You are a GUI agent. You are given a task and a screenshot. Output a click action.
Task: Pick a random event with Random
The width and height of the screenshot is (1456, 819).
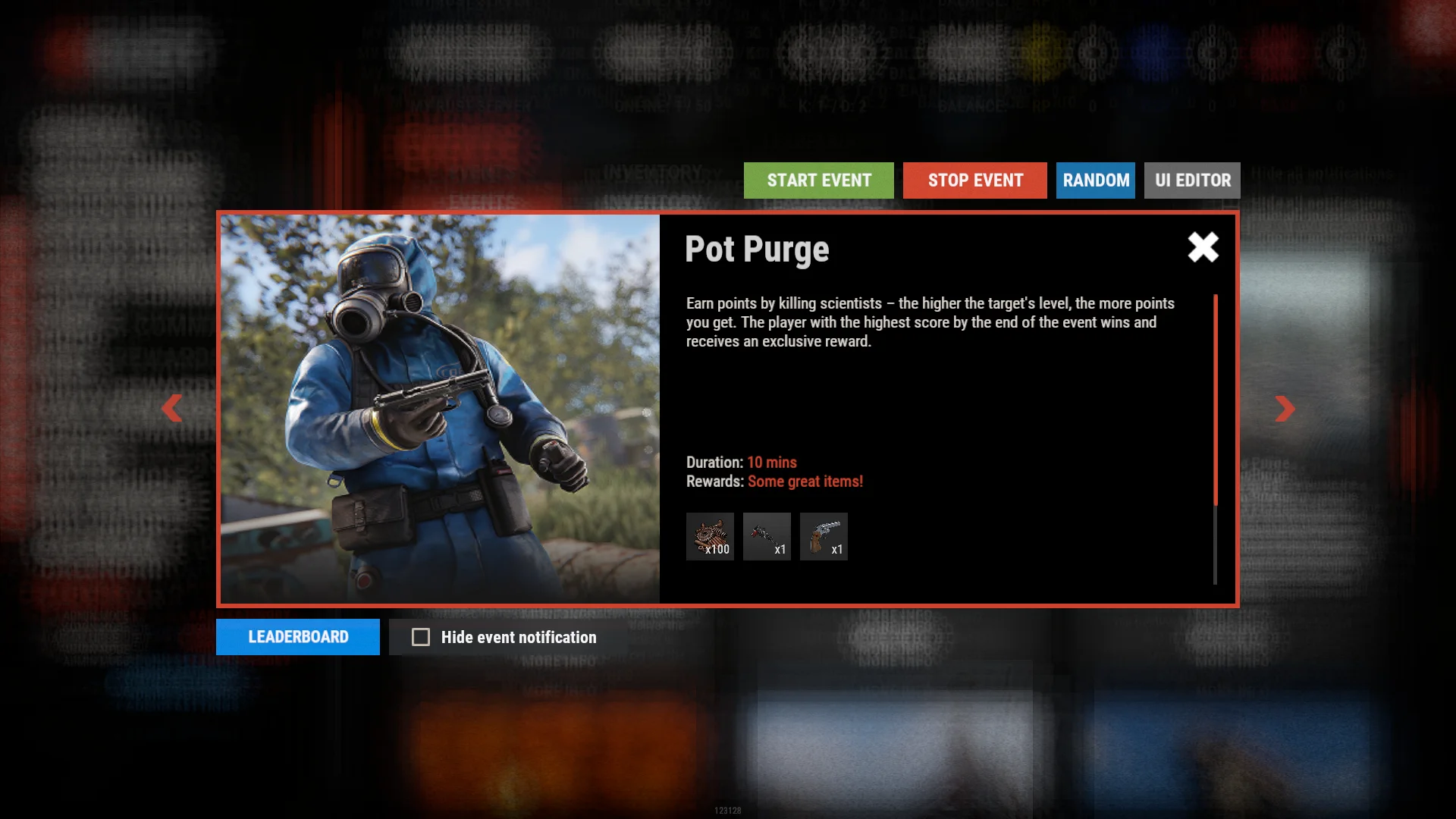[x=1095, y=180]
